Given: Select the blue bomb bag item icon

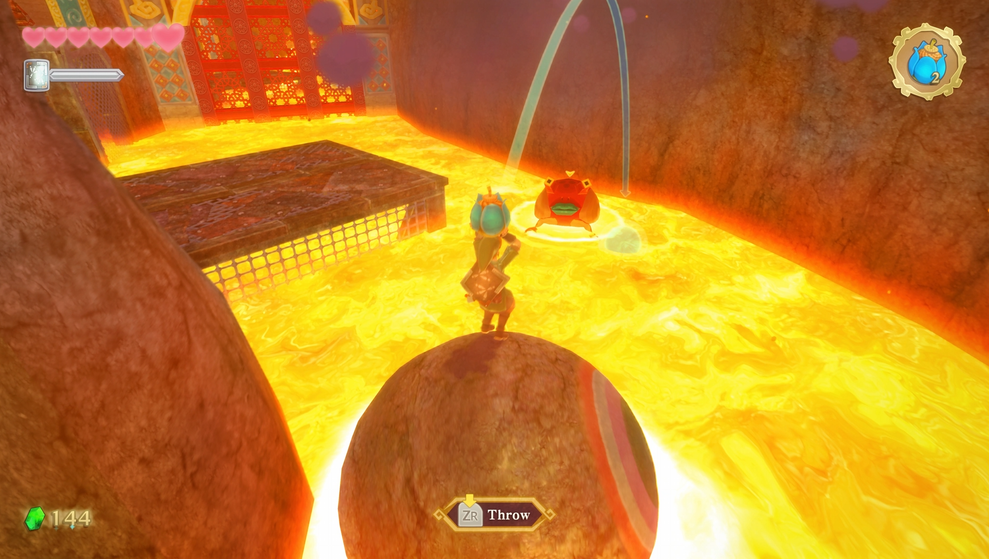Looking at the screenshot, I should (926, 62).
